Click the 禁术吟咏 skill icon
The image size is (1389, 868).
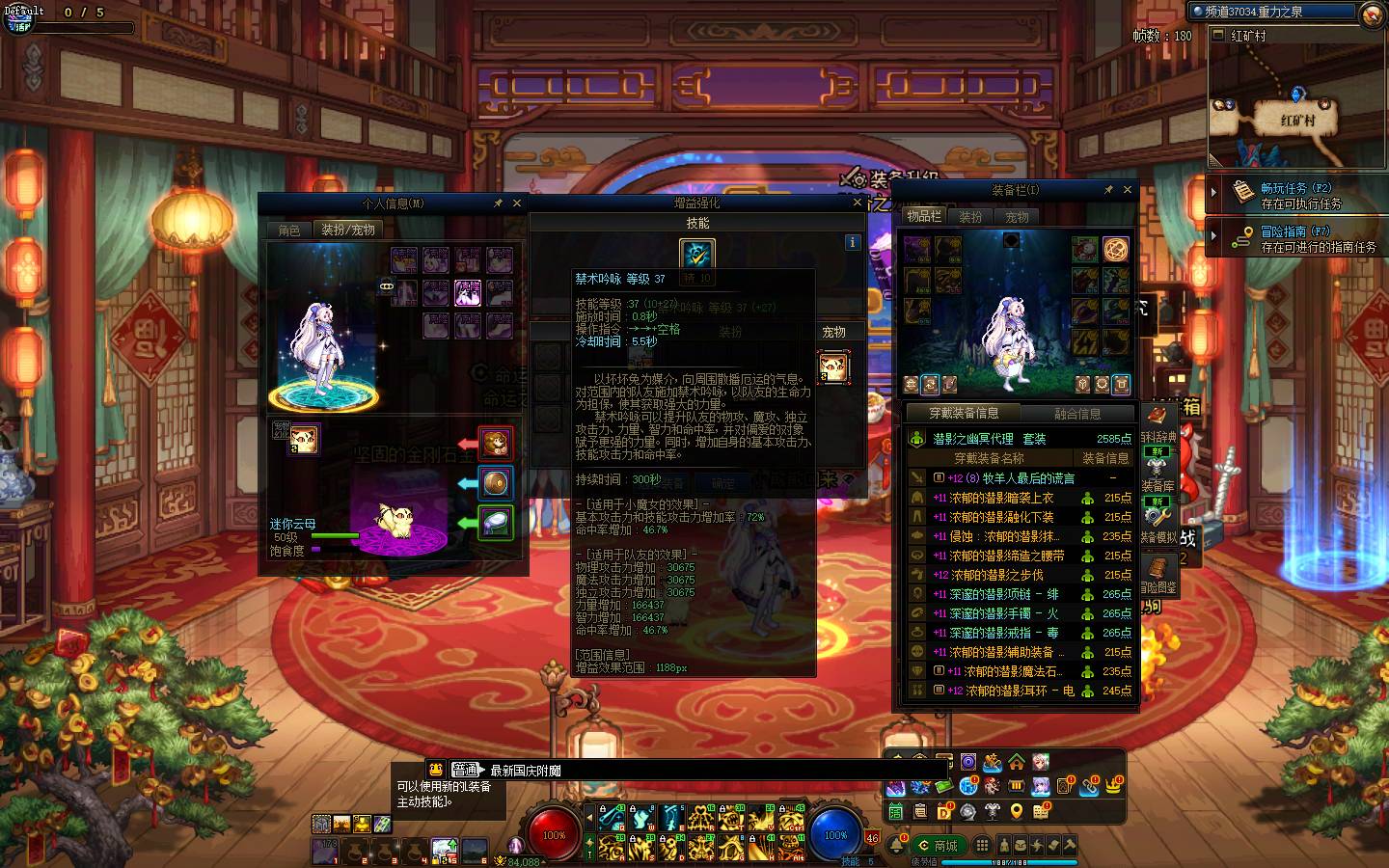click(x=696, y=254)
